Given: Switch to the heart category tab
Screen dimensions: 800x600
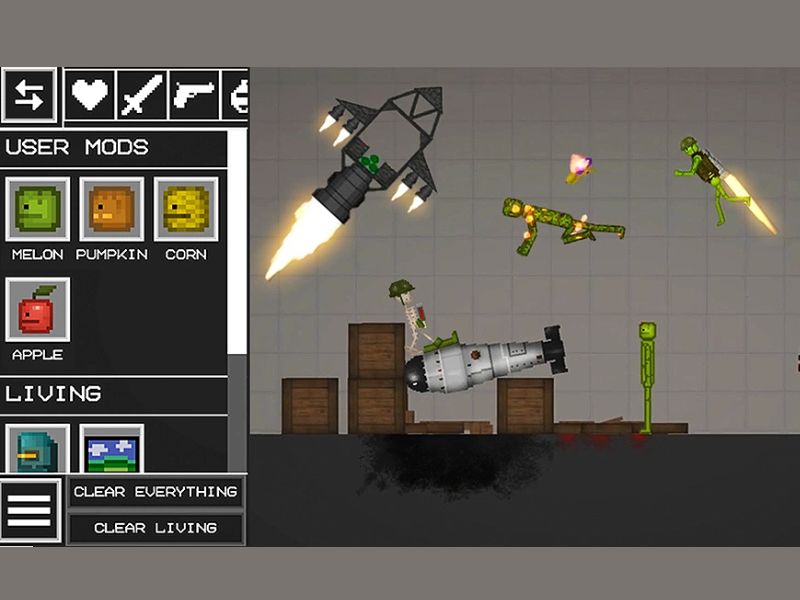Looking at the screenshot, I should [90, 95].
